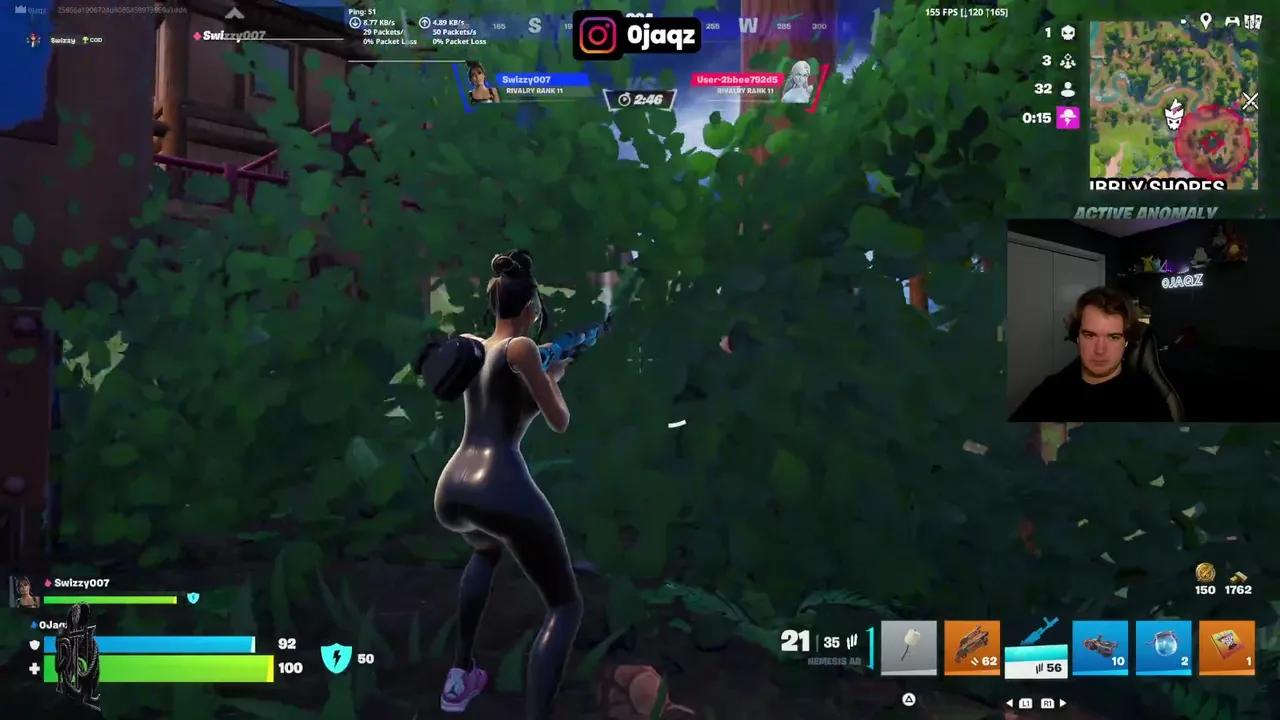Click the green health bar of OJaqz

155,670
